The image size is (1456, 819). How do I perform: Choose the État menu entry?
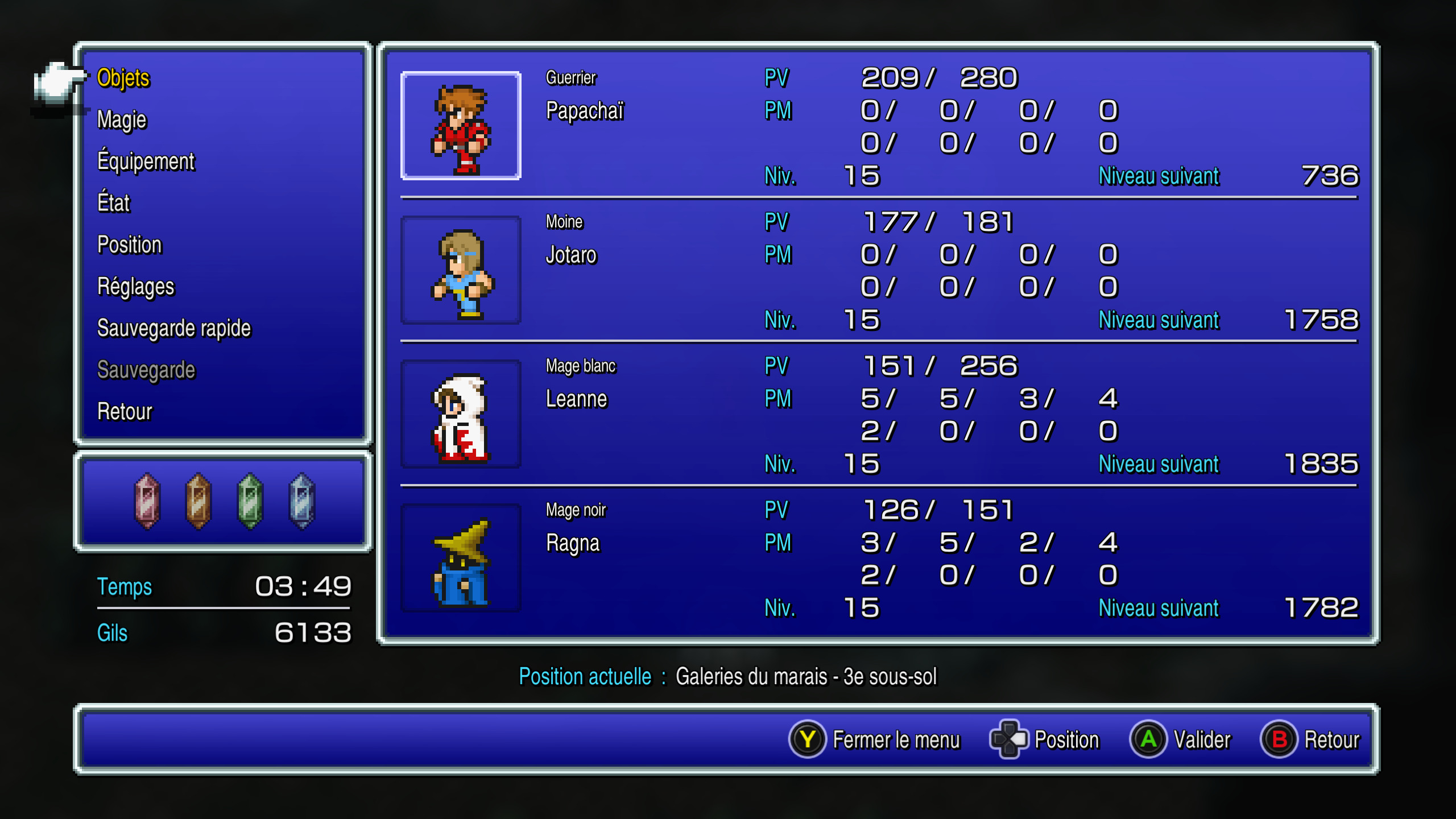(114, 203)
